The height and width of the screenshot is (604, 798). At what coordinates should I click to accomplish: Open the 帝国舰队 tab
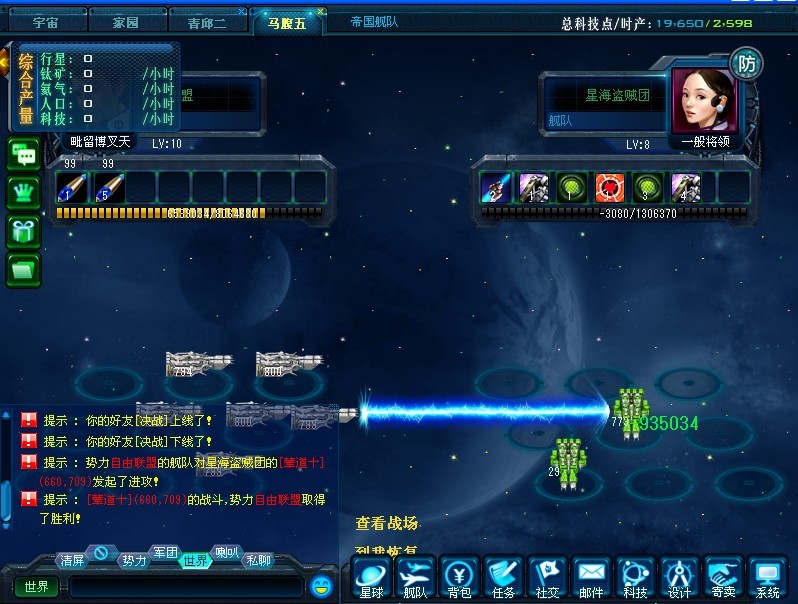(x=376, y=21)
